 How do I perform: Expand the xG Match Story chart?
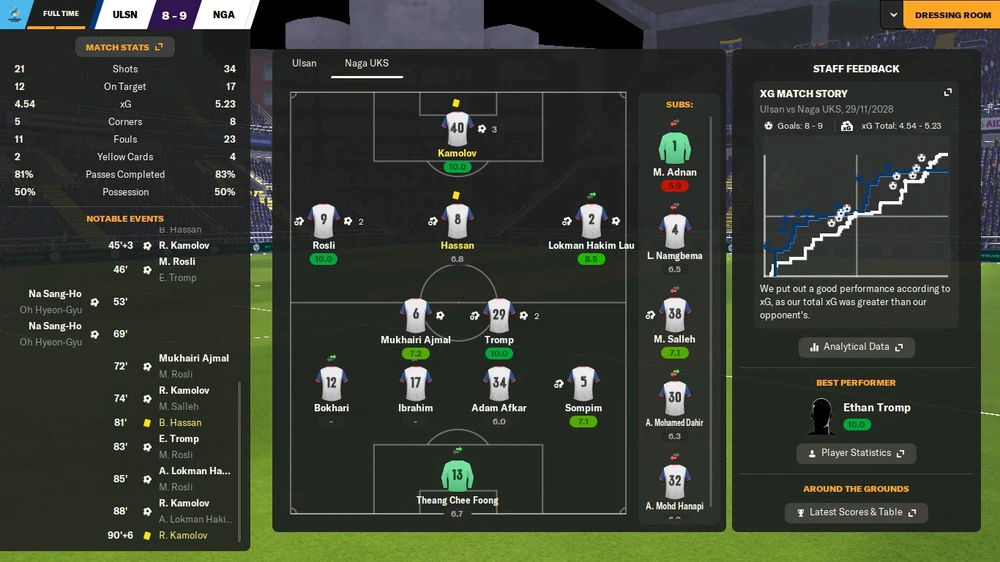pos(948,93)
